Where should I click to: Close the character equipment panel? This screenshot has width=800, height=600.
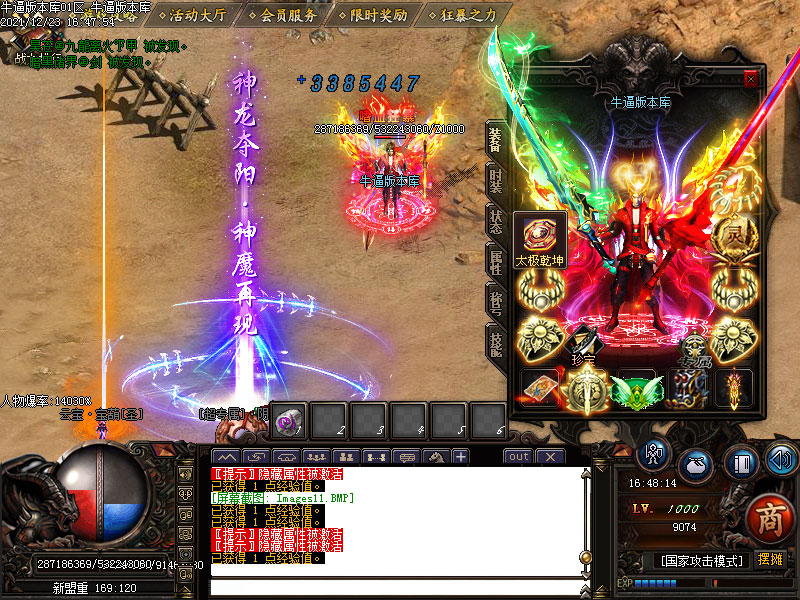point(751,79)
